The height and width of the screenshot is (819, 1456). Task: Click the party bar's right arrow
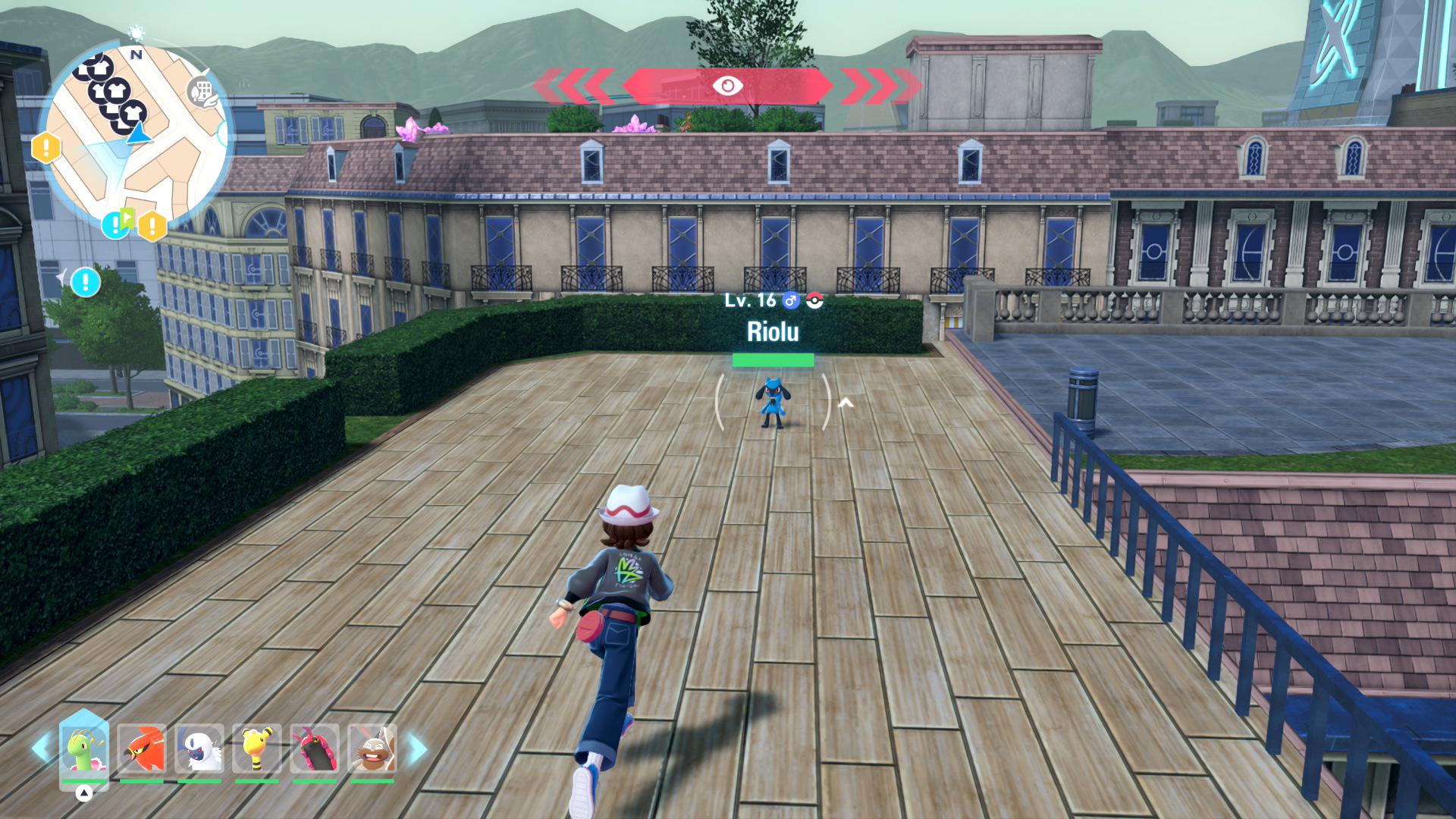[417, 748]
